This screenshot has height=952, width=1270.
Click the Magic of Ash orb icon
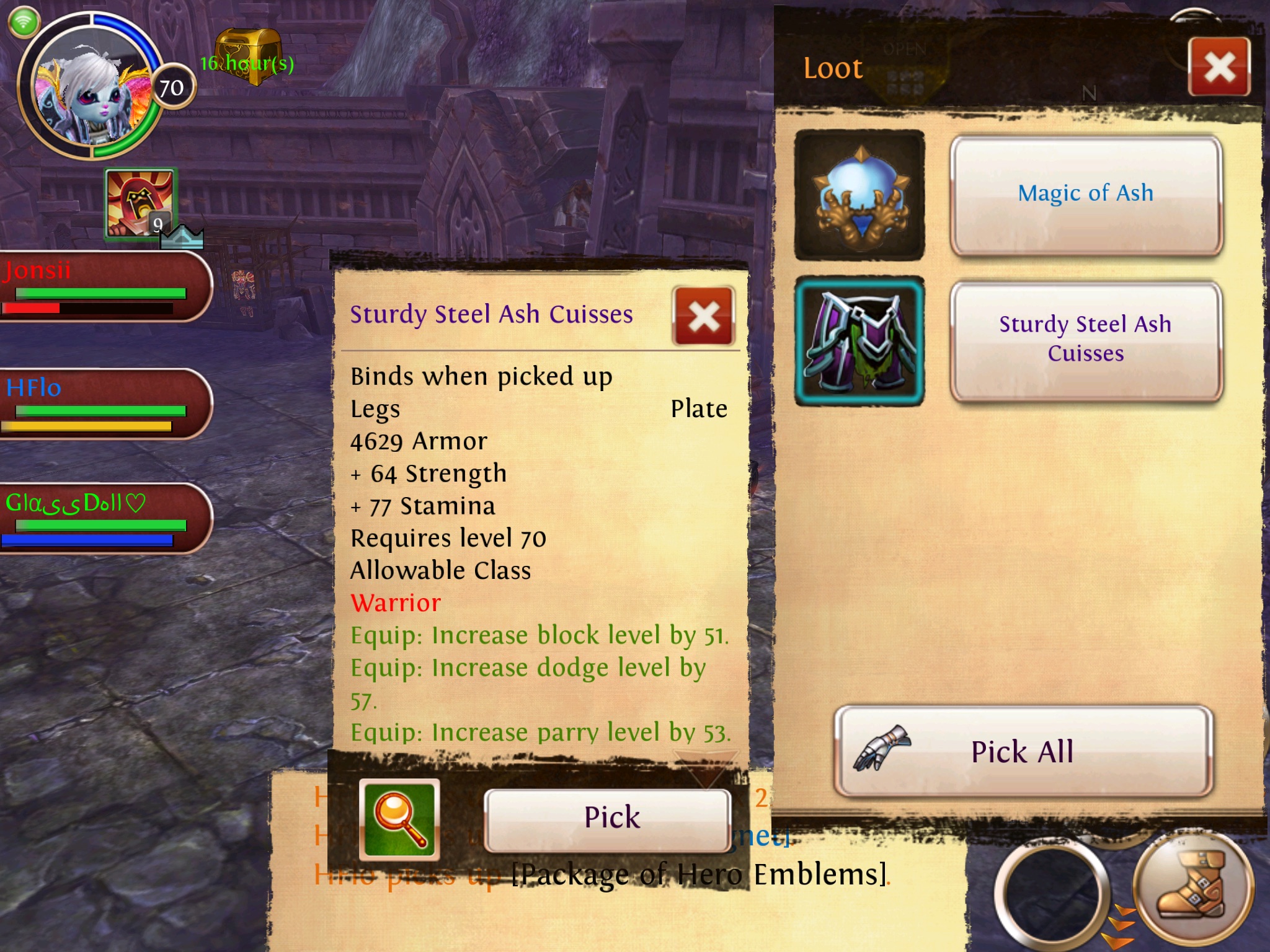point(859,195)
